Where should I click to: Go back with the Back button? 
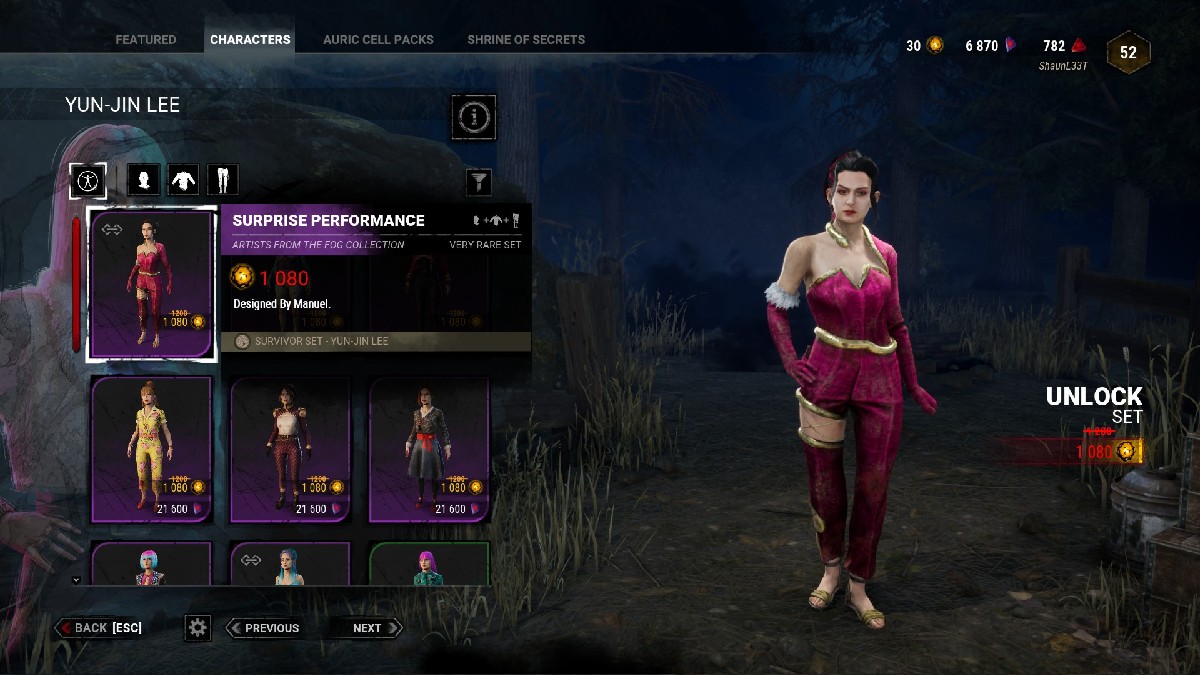point(99,628)
